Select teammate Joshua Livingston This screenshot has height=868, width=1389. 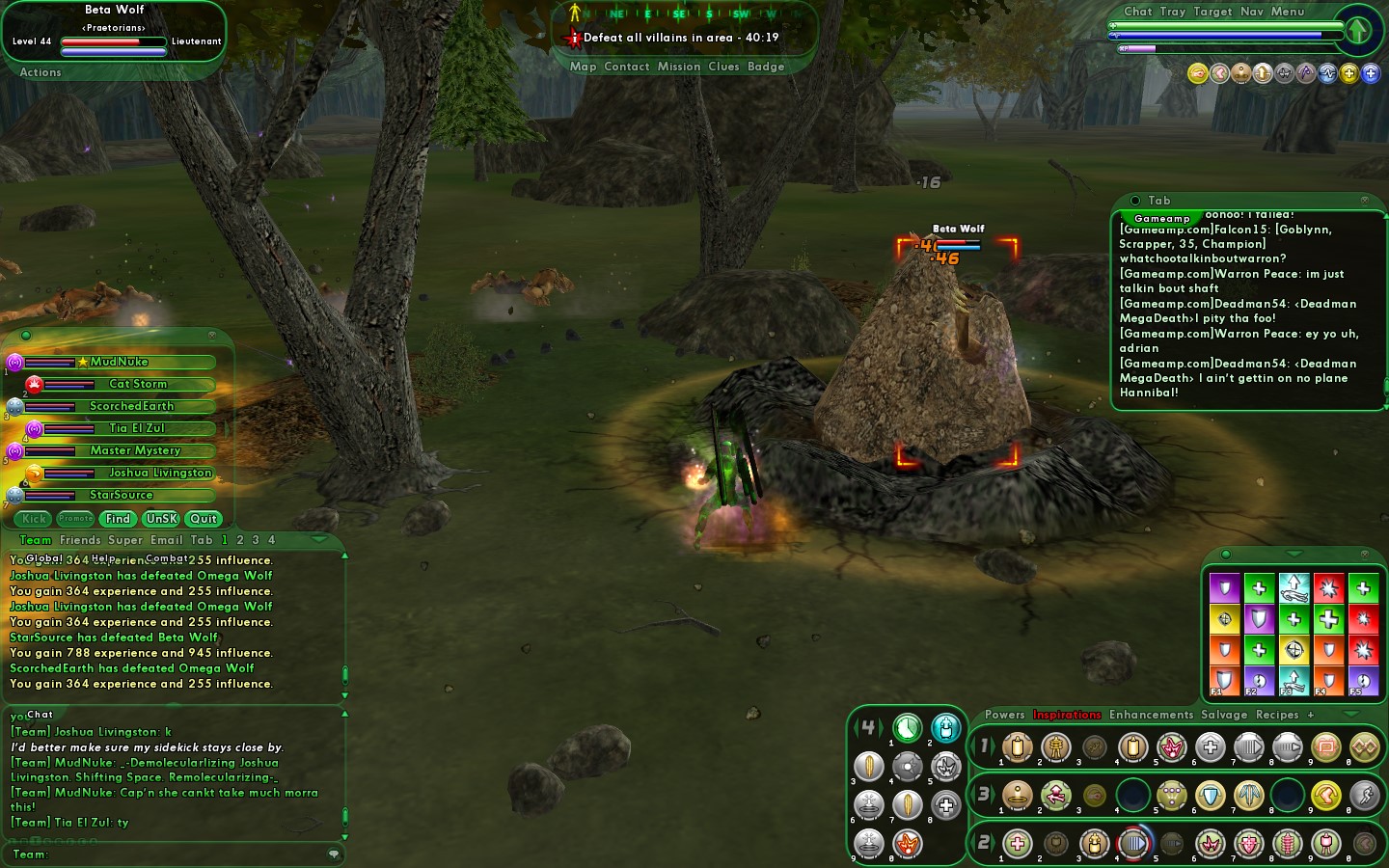click(159, 474)
